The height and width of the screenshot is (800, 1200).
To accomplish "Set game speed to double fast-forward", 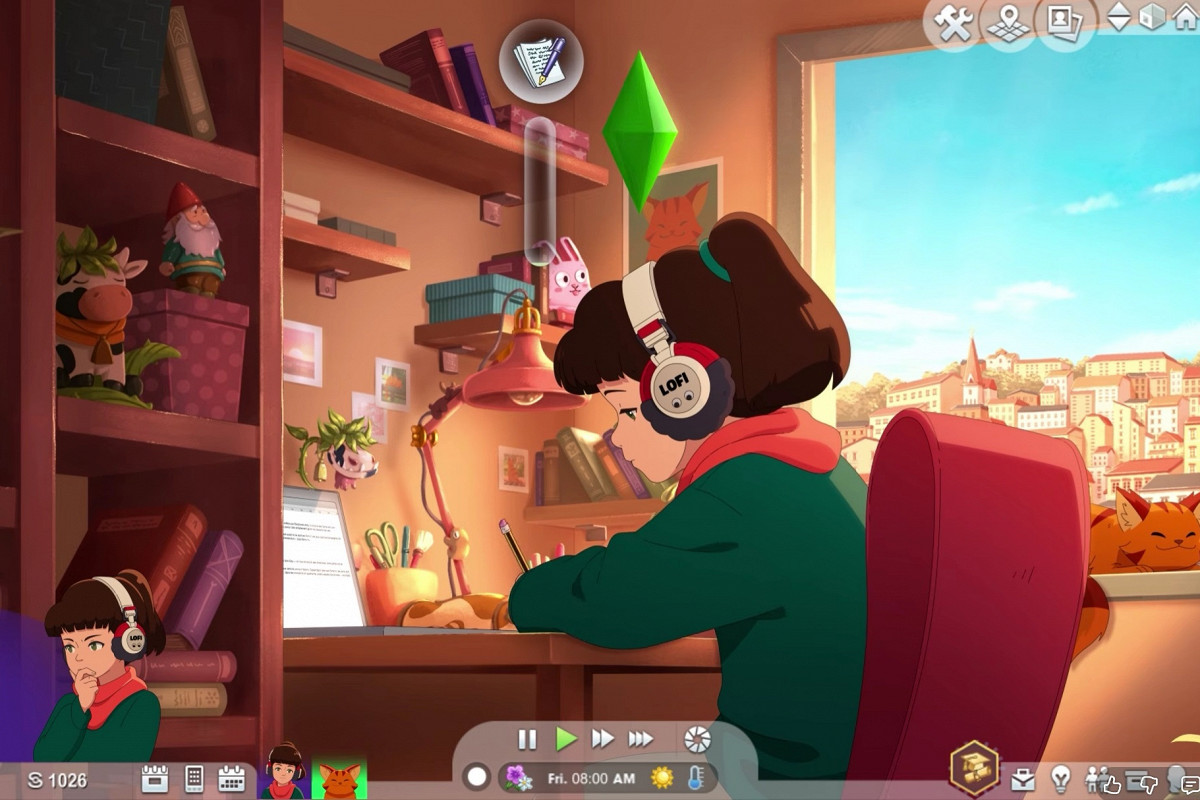I will pos(603,739).
